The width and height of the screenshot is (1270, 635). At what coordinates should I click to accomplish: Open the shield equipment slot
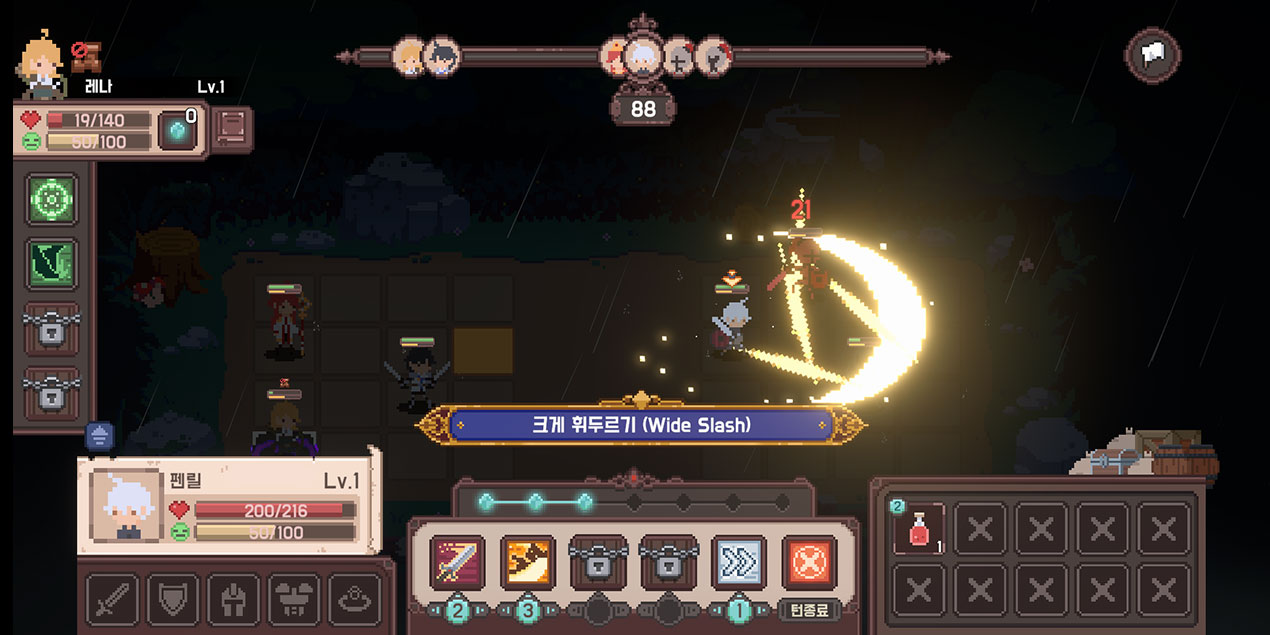click(173, 599)
